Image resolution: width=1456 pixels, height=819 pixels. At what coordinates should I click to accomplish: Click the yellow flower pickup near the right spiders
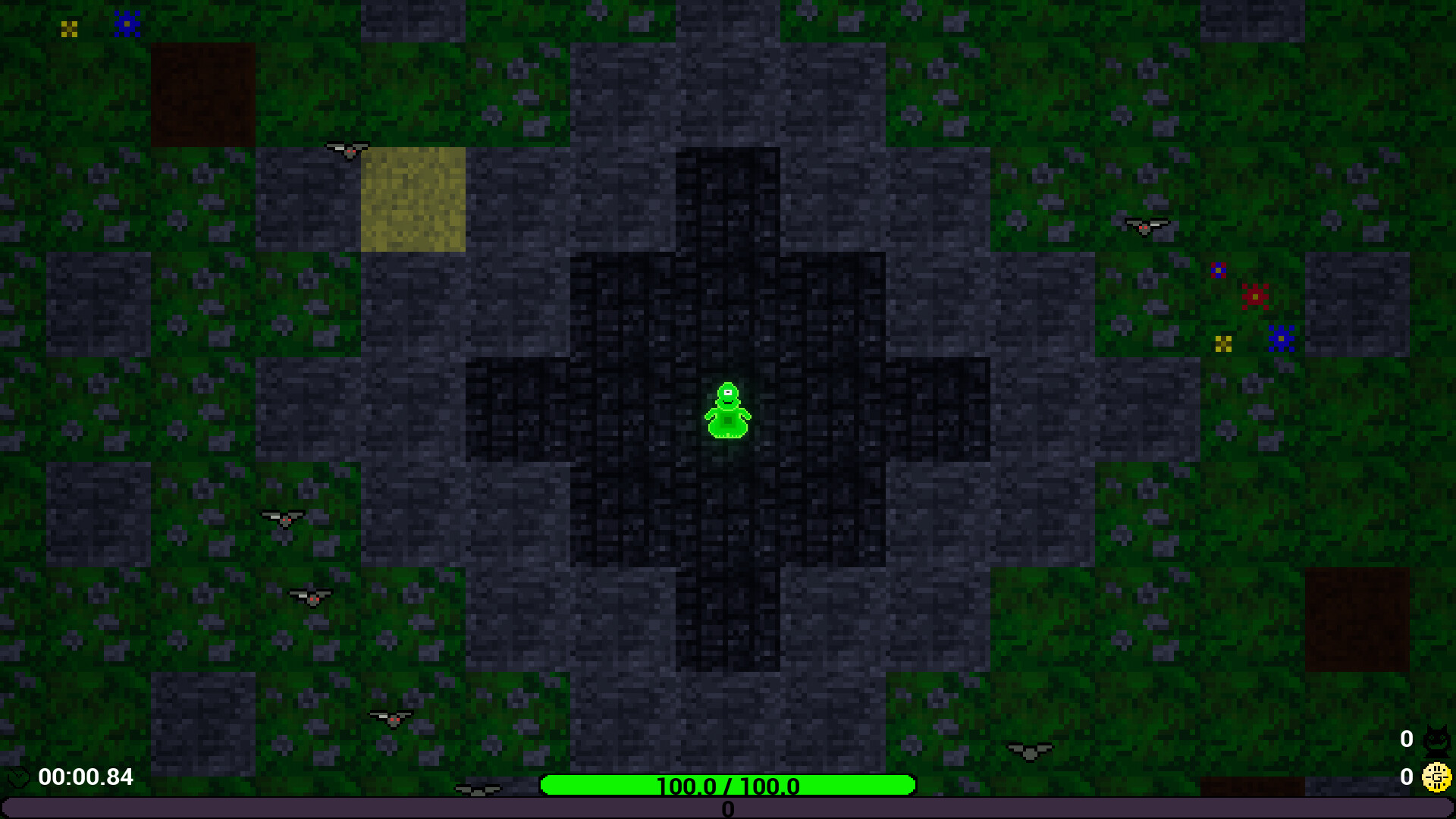tap(1222, 345)
